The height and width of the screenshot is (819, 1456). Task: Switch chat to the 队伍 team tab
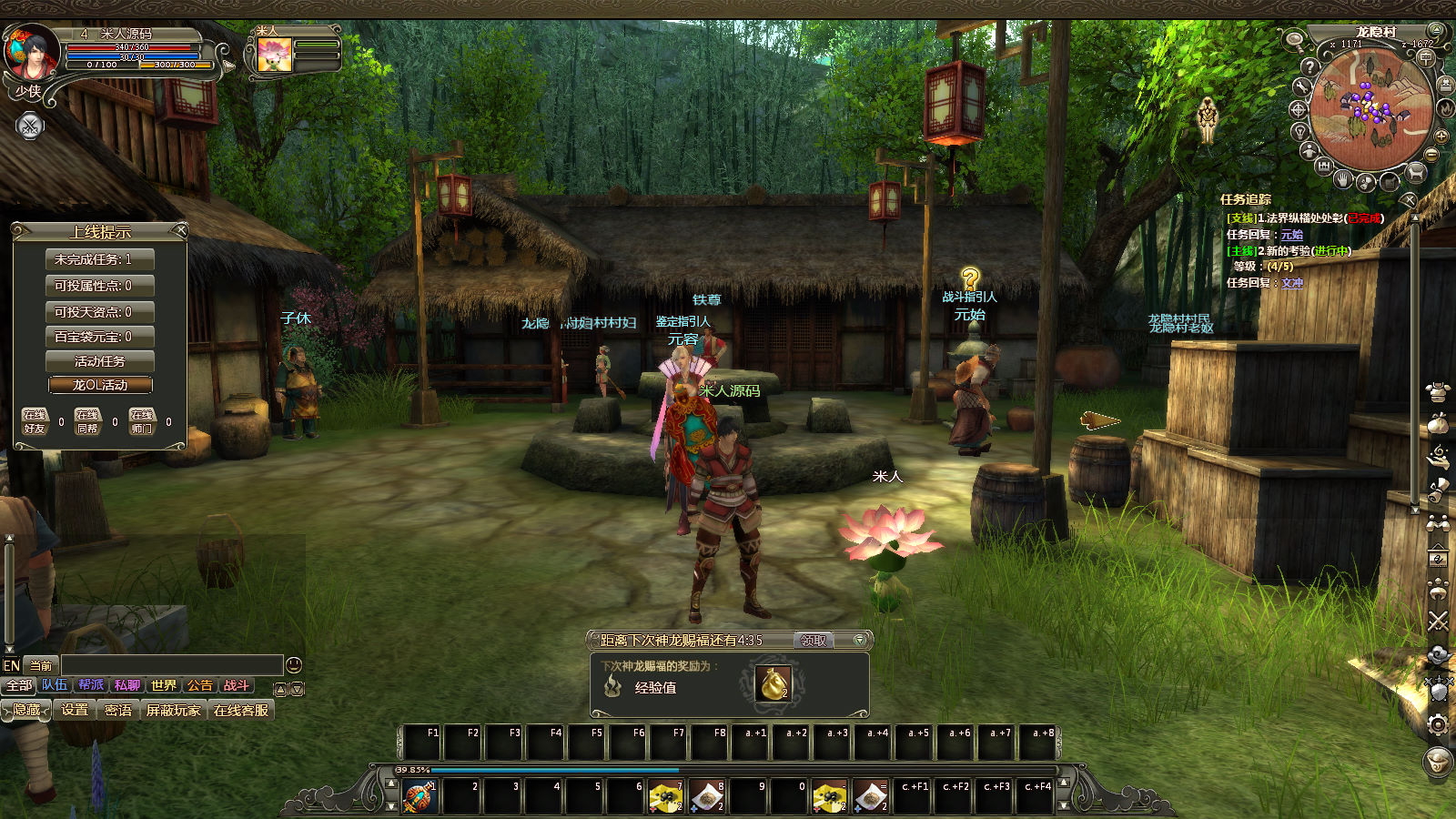pyautogui.click(x=55, y=685)
